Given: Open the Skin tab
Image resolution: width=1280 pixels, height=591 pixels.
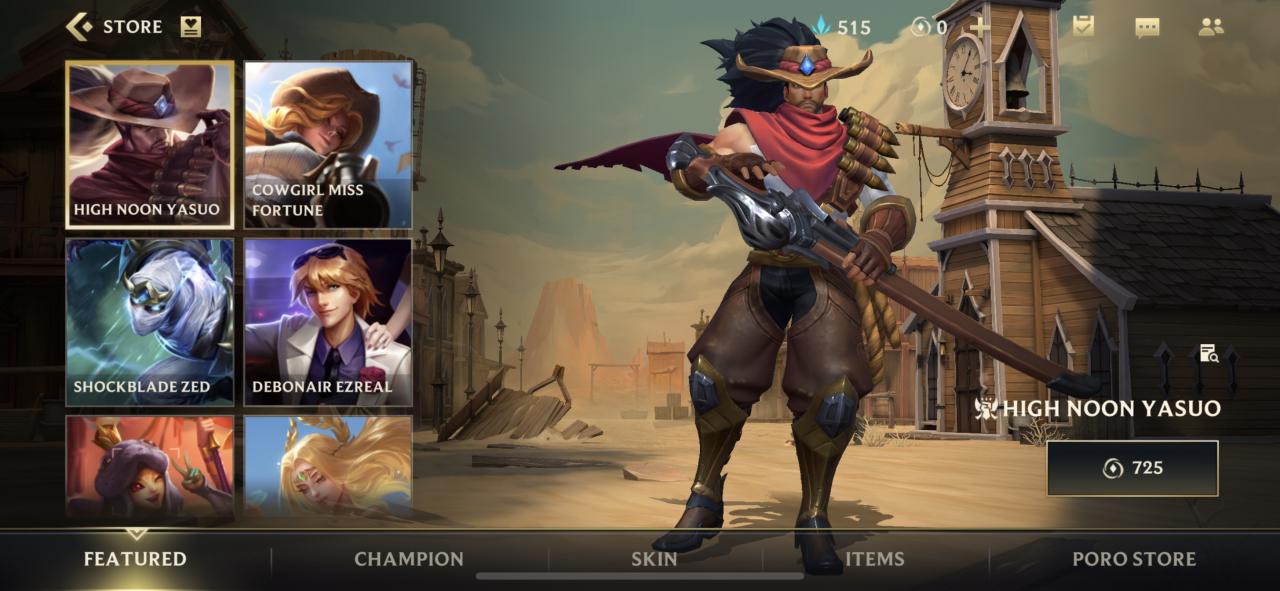Looking at the screenshot, I should point(654,559).
